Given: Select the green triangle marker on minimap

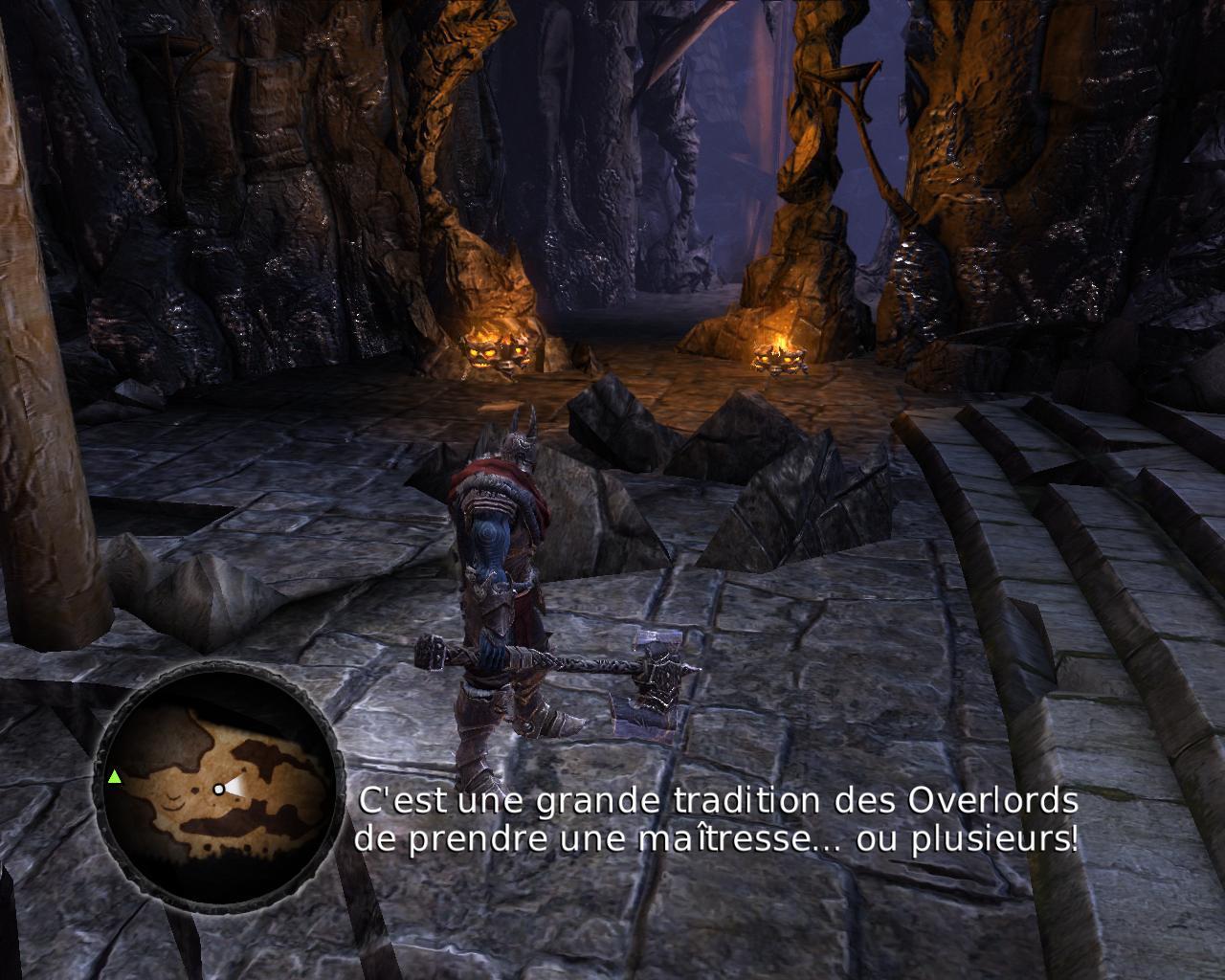Looking at the screenshot, I should pos(115,776).
